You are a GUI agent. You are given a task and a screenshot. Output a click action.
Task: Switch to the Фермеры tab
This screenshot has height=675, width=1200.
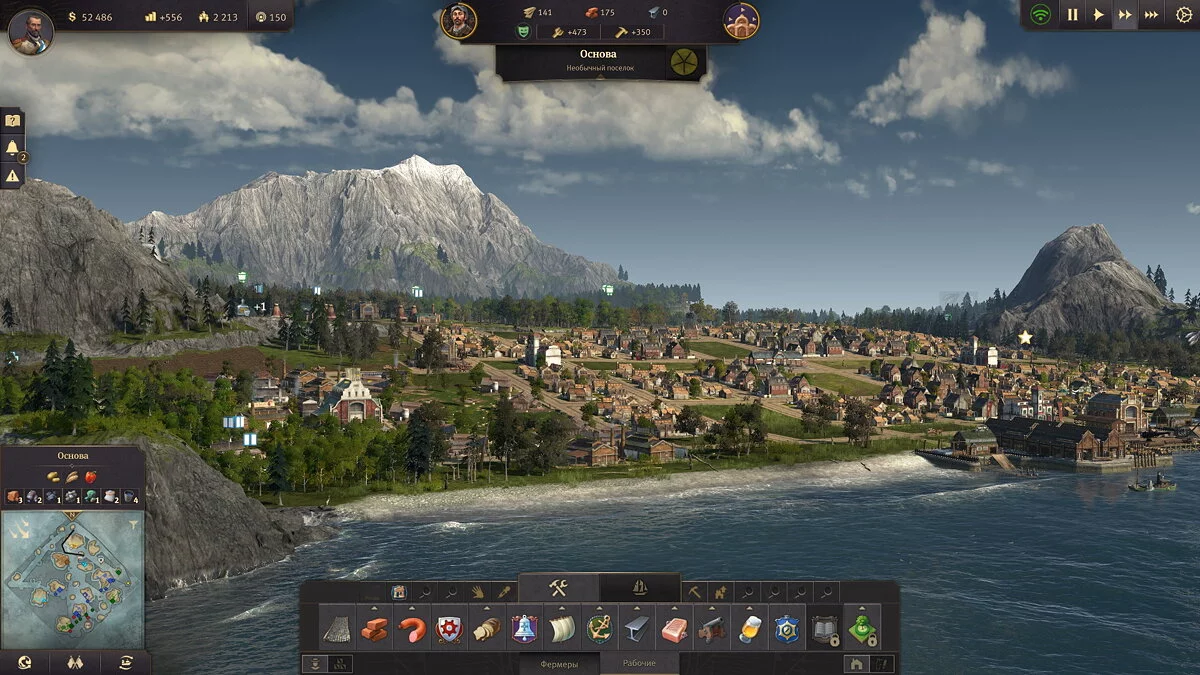click(559, 664)
